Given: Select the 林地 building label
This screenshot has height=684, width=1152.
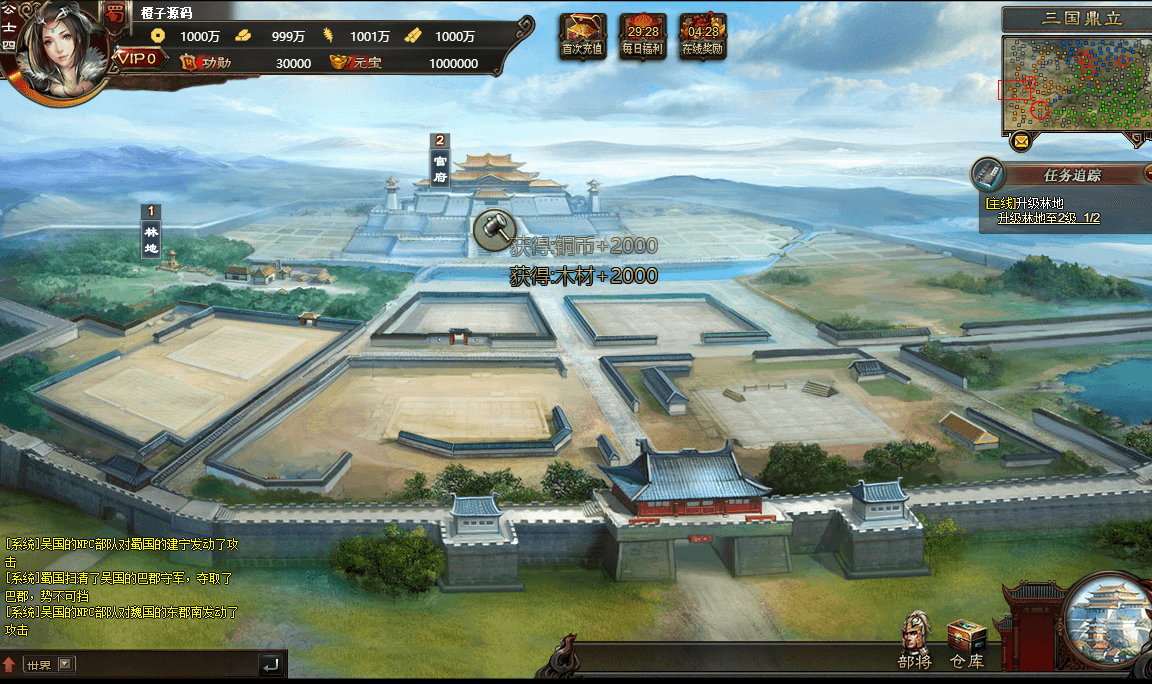Looking at the screenshot, I should pos(151,233).
